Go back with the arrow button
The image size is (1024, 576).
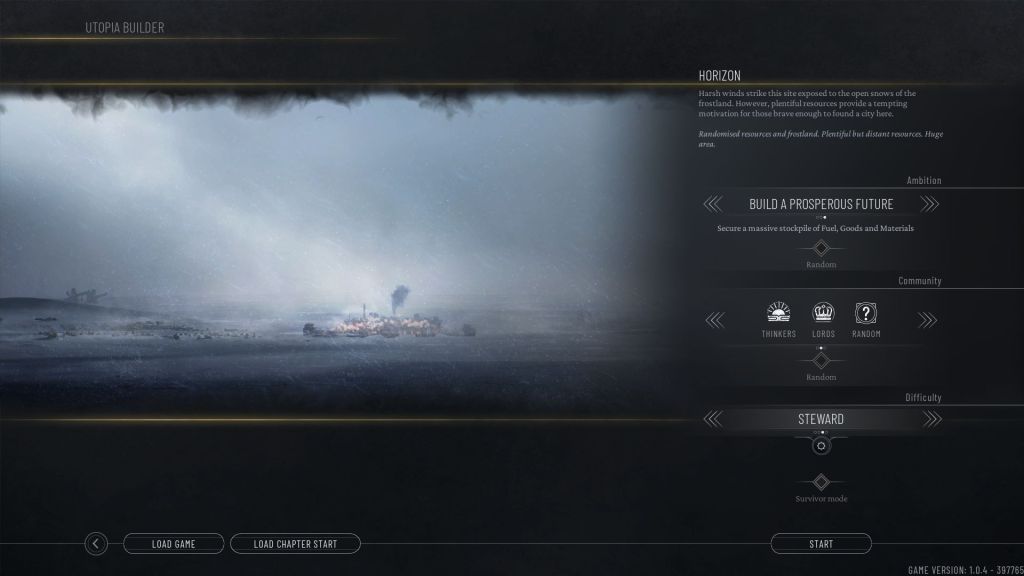coord(96,544)
